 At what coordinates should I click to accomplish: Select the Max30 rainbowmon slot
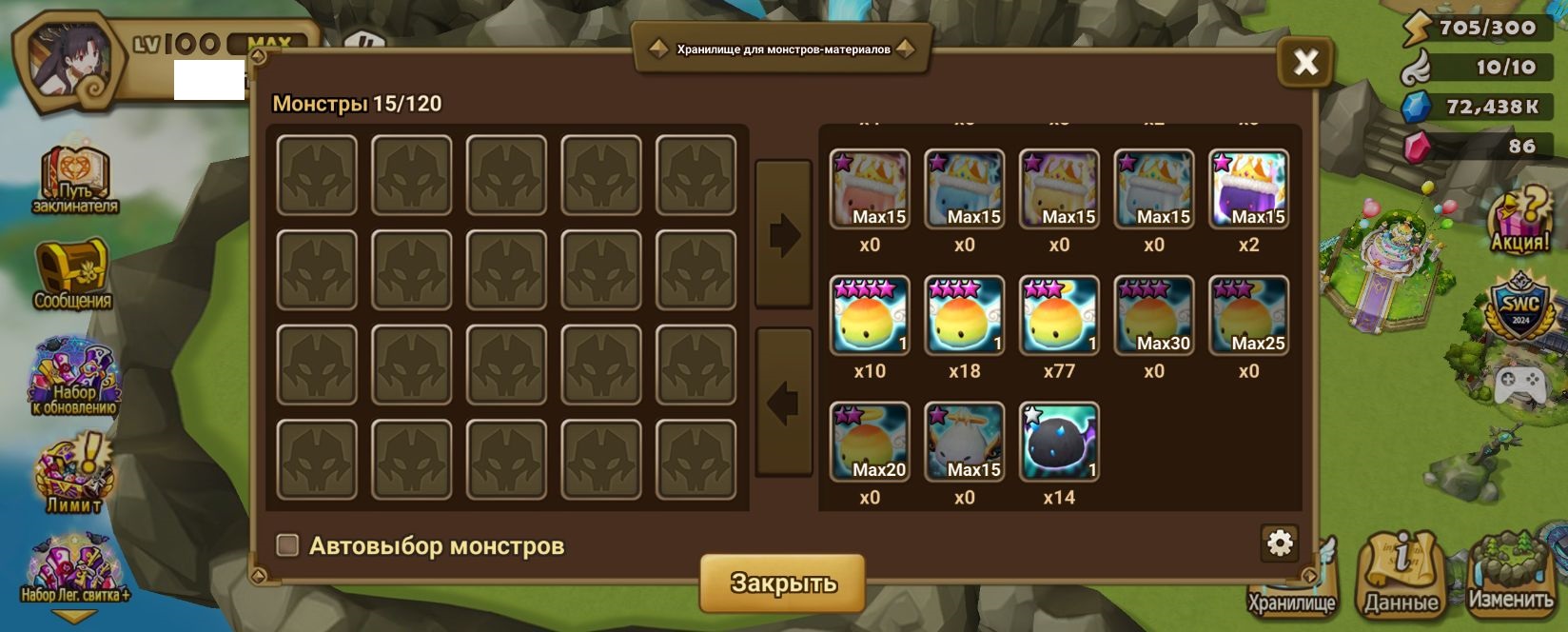point(1153,315)
